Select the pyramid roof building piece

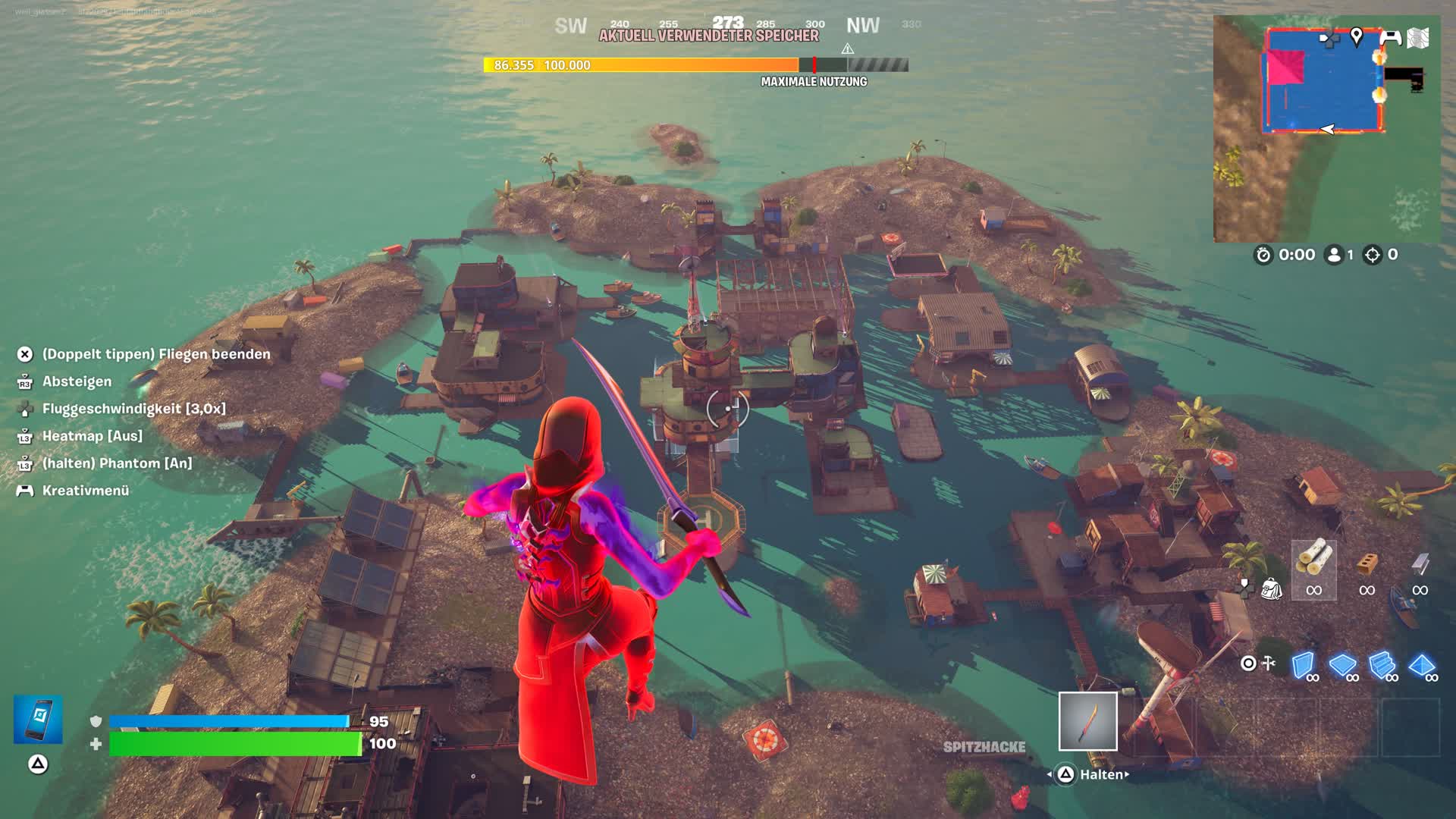(1422, 666)
